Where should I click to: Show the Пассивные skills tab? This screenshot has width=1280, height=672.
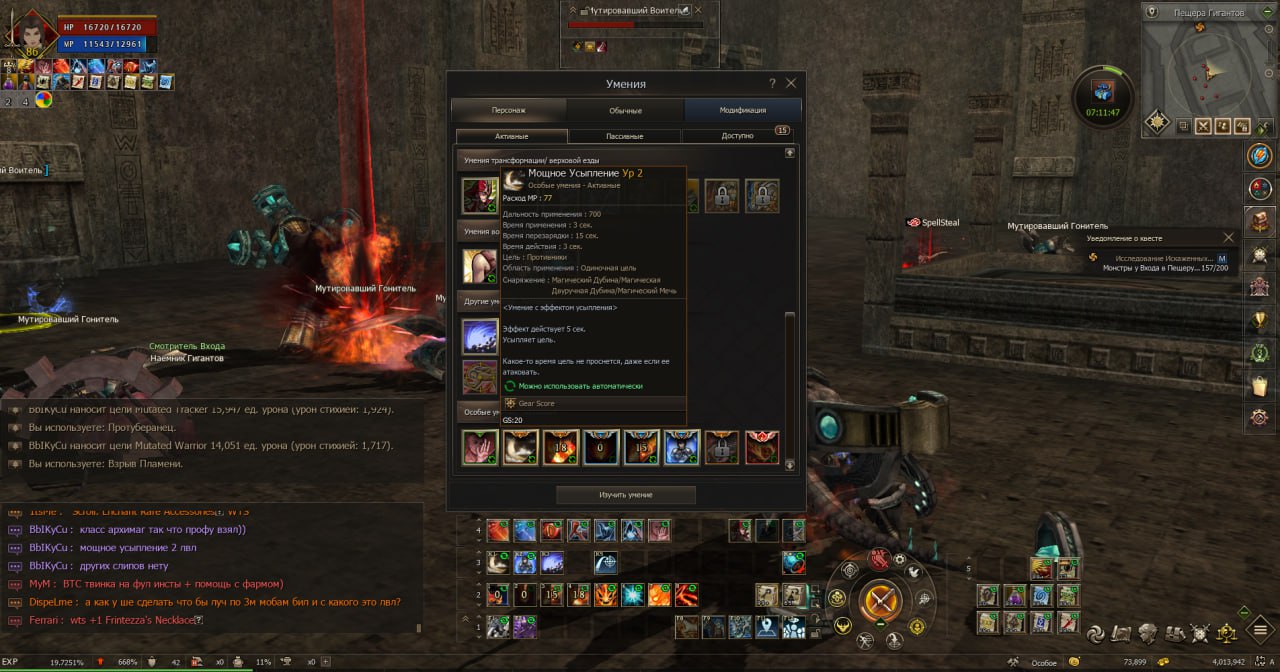click(x=625, y=136)
